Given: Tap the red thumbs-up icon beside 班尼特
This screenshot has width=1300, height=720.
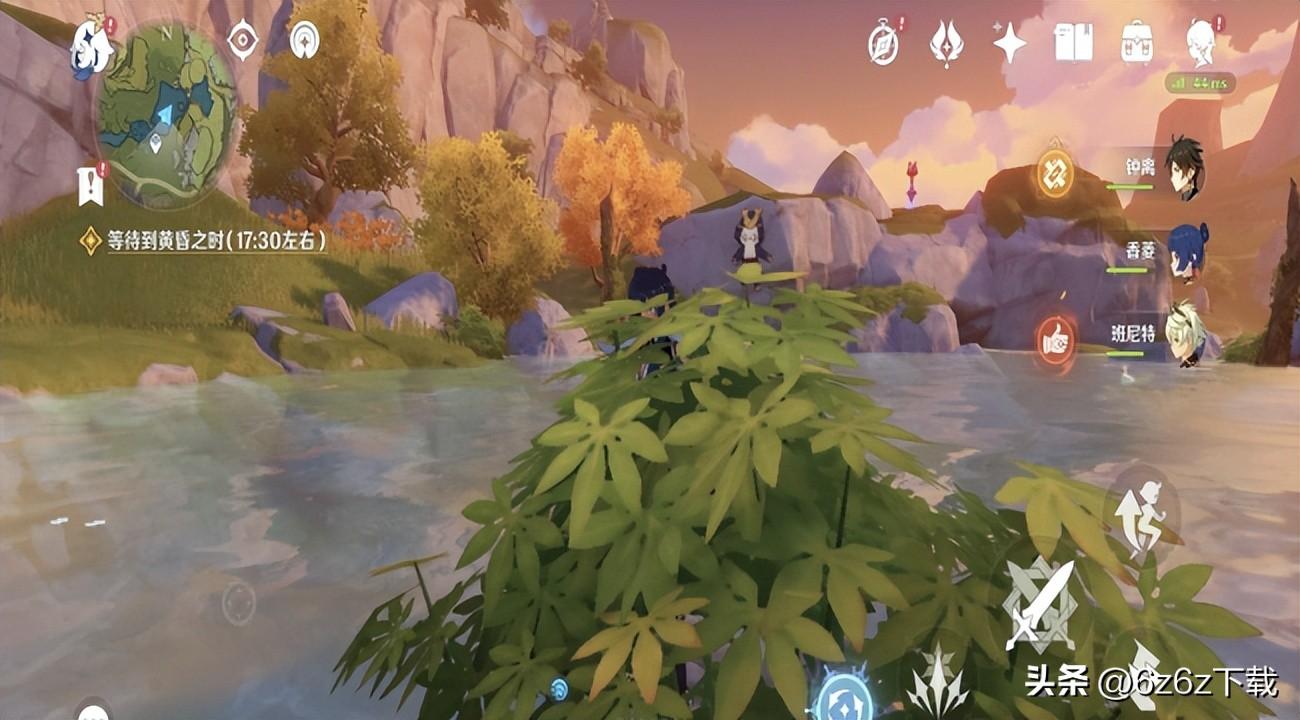Looking at the screenshot, I should (1056, 340).
